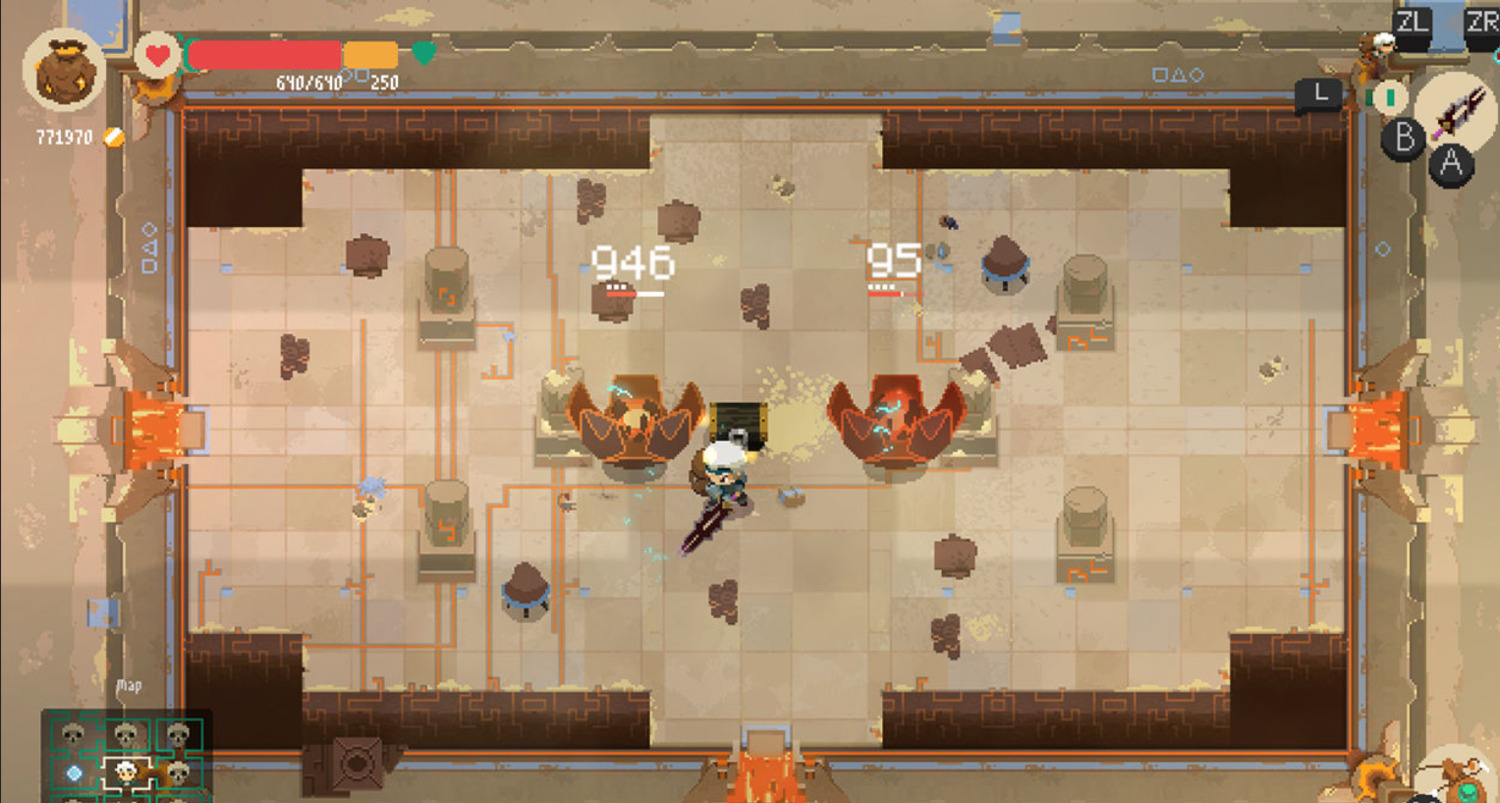Select the blue diamond room on minimap
This screenshot has width=1500, height=803.
click(74, 773)
